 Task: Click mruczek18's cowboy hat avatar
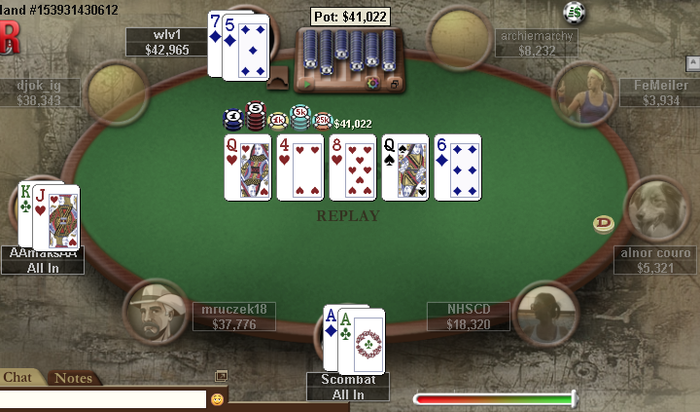pyautogui.click(x=156, y=311)
